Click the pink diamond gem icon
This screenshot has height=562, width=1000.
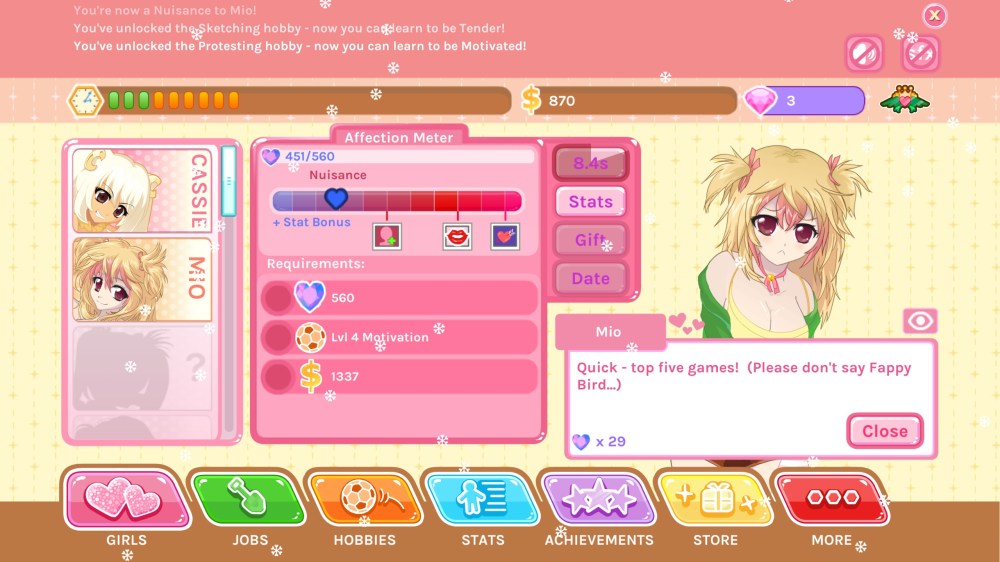(x=761, y=100)
